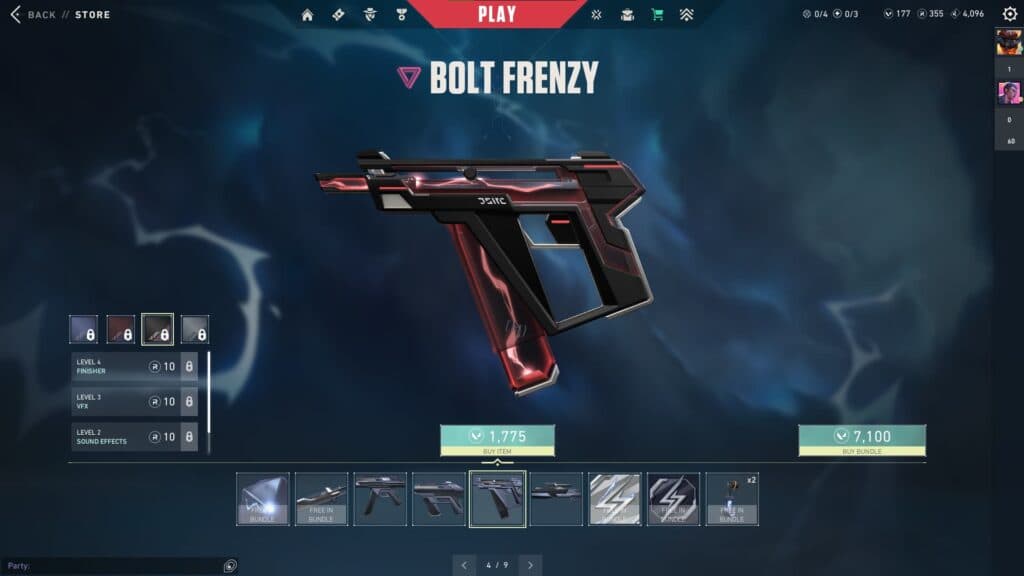
Task: Click the big red PLAY button
Action: click(x=497, y=14)
